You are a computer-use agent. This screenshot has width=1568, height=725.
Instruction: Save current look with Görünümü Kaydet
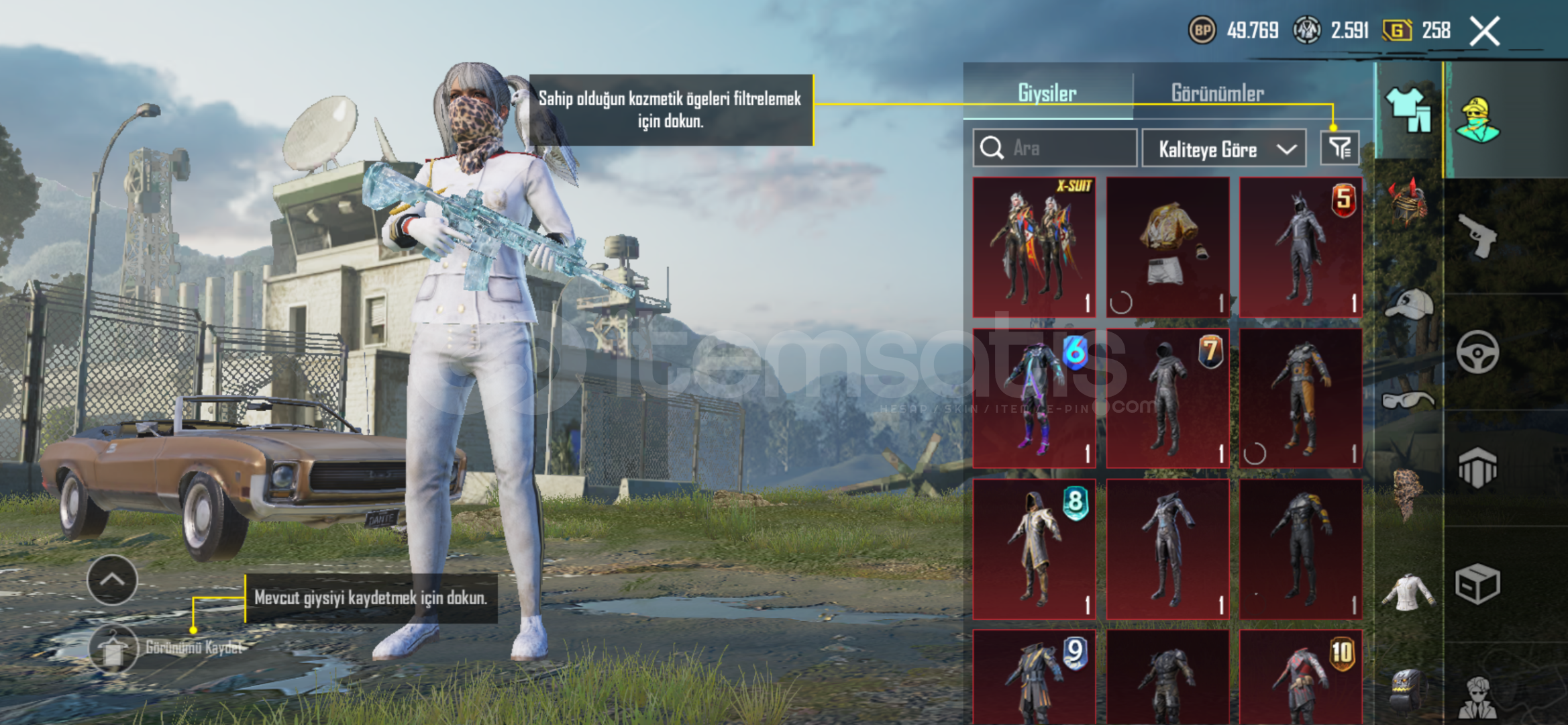pyautogui.click(x=113, y=648)
